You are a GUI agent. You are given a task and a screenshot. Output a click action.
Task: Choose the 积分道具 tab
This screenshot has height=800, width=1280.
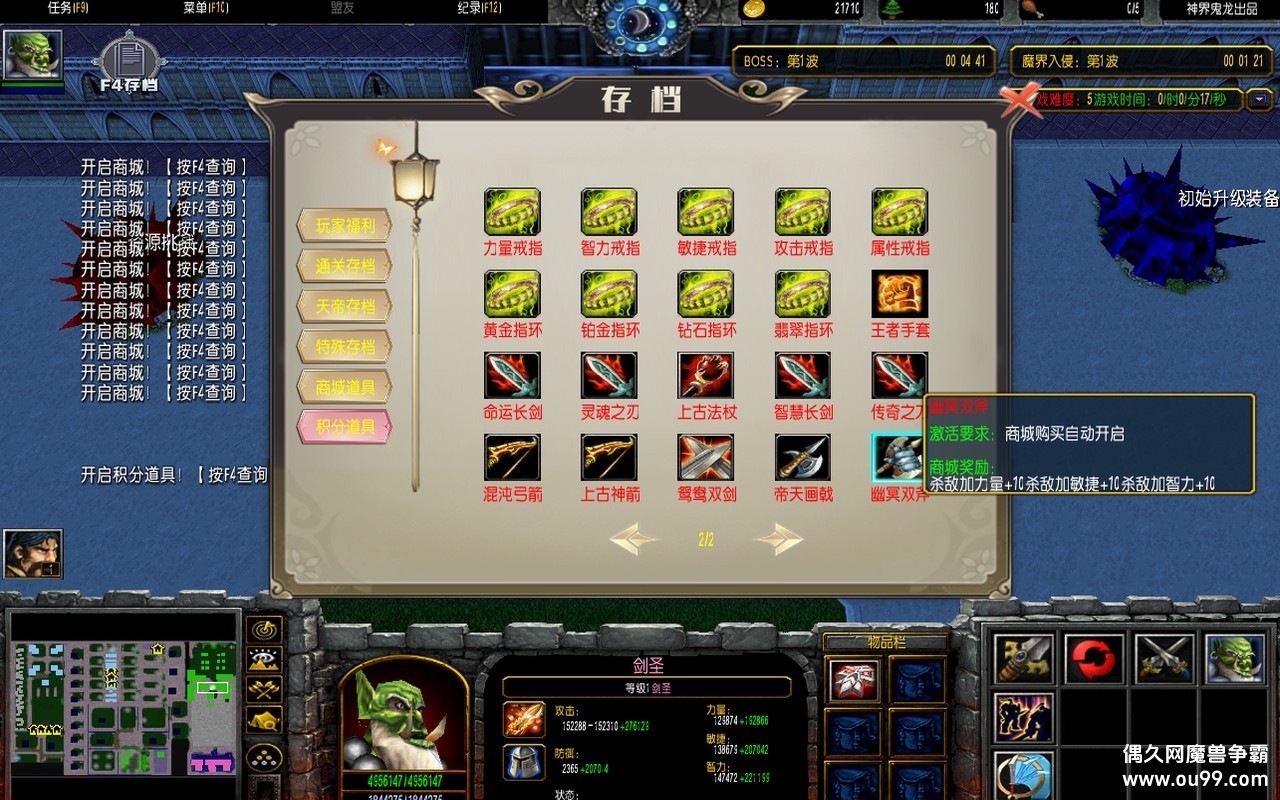(x=344, y=427)
